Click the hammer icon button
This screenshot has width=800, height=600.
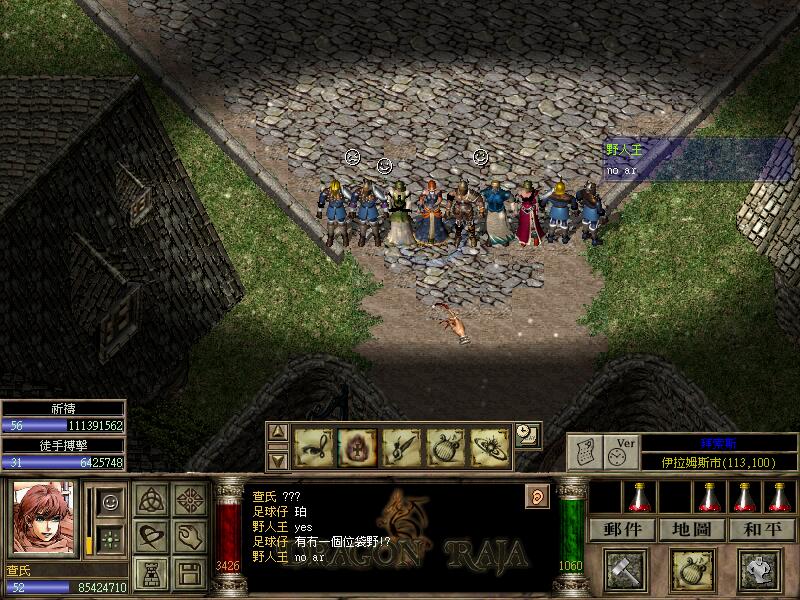pos(625,570)
